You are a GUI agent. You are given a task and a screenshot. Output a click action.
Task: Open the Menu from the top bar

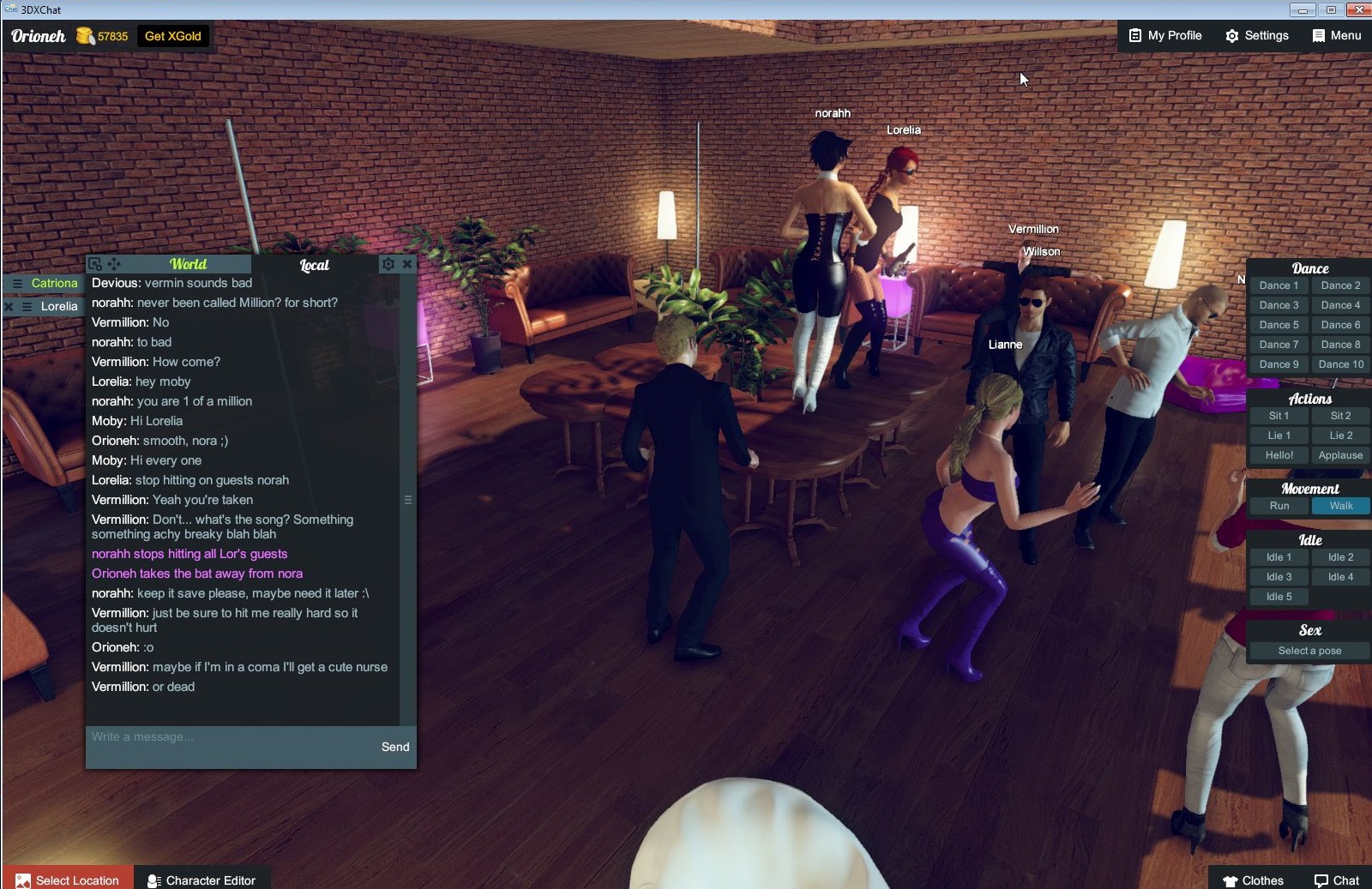[x=1335, y=35]
